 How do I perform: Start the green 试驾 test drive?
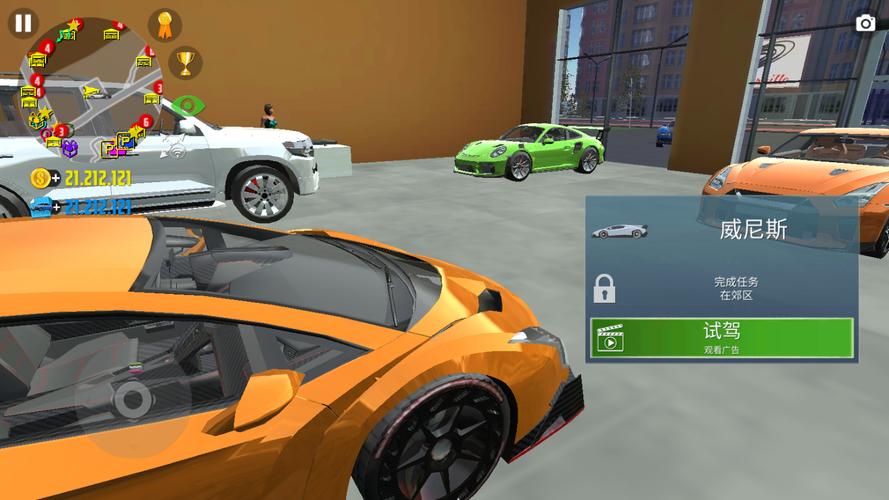(x=721, y=338)
